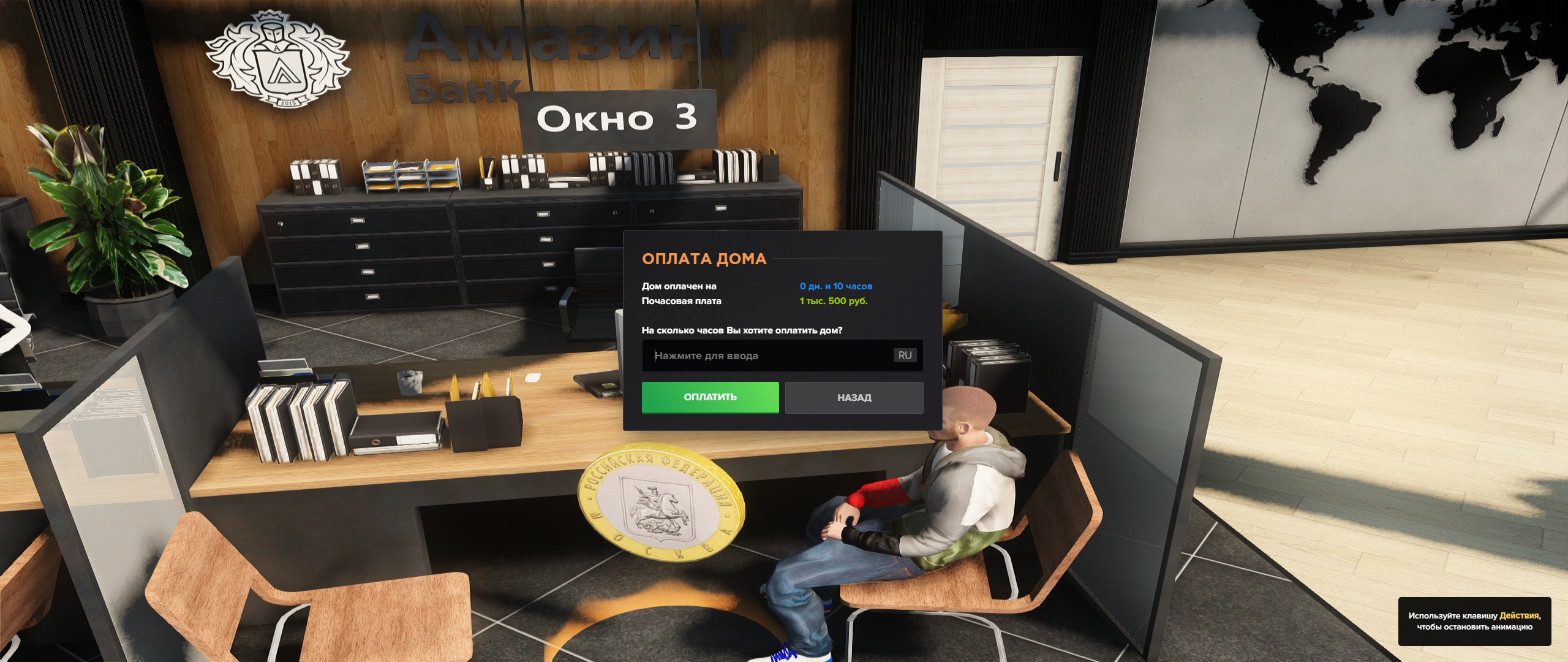The width and height of the screenshot is (1568, 662).
Task: Toggle the RU keyboard layout indicator
Action: tap(905, 356)
